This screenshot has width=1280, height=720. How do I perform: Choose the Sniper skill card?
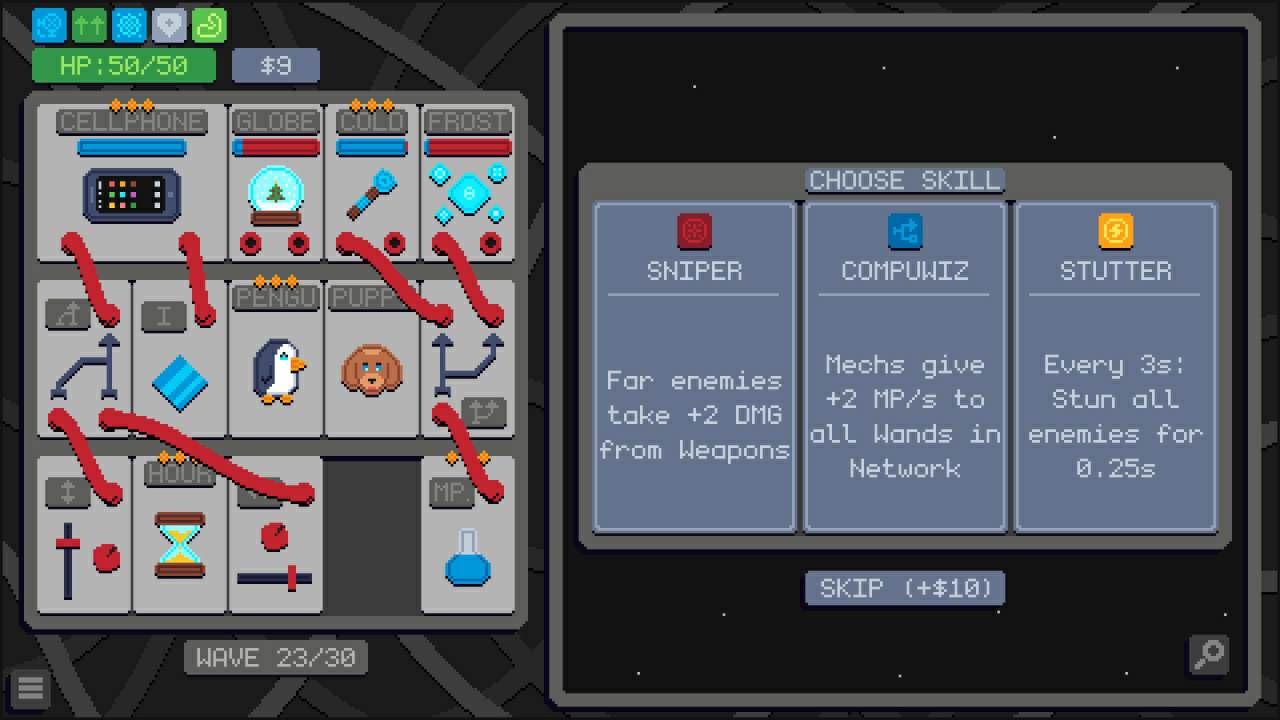pos(694,366)
